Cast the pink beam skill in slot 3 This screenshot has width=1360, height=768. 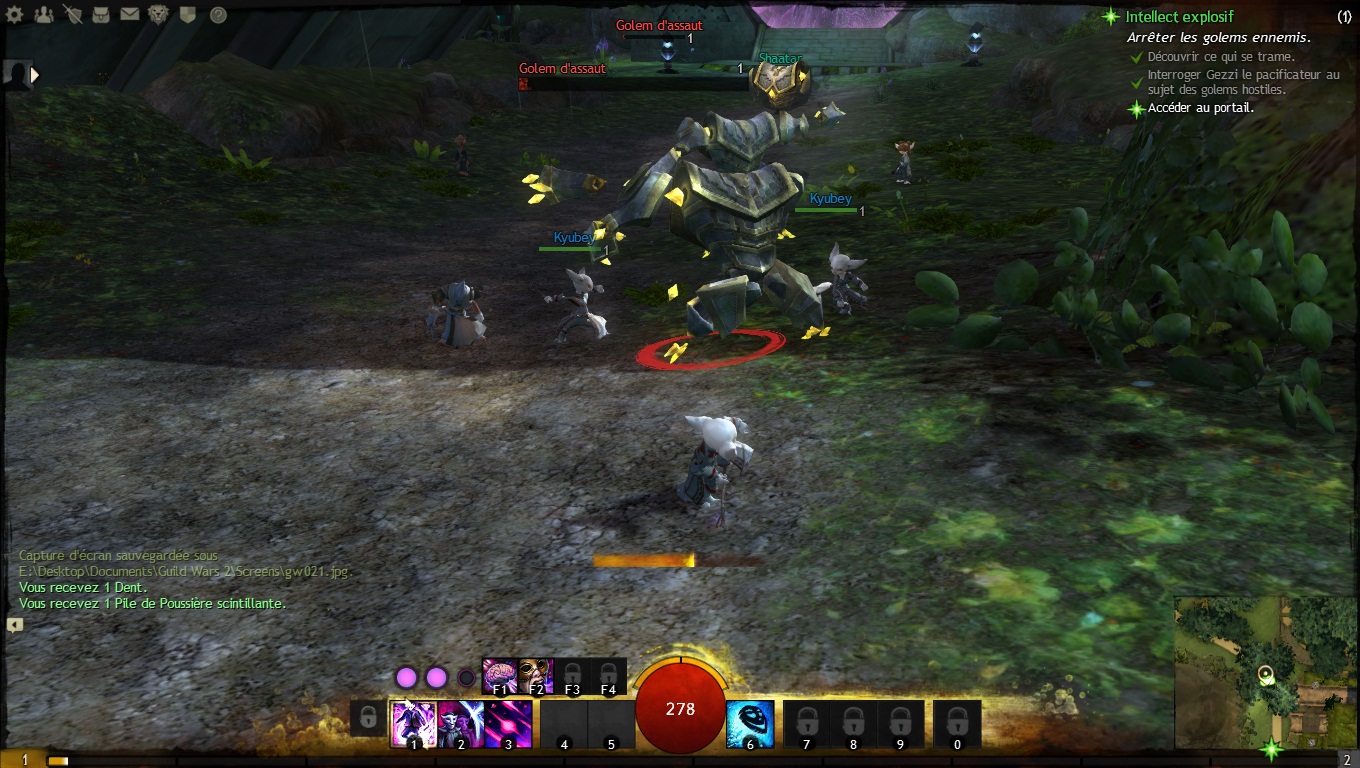pos(509,722)
